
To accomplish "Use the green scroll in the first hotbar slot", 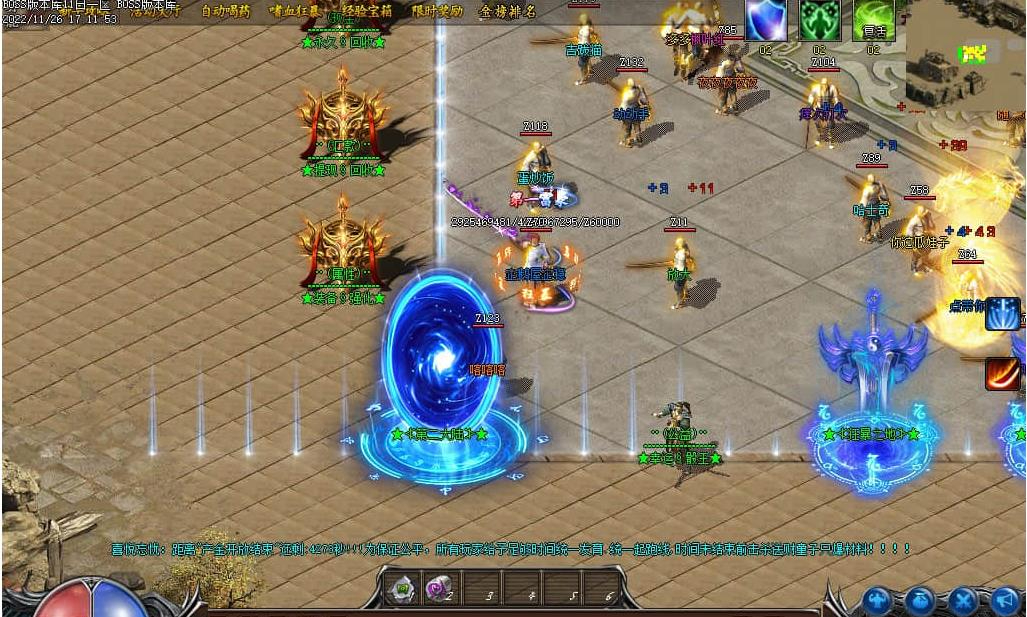I will click(x=403, y=589).
